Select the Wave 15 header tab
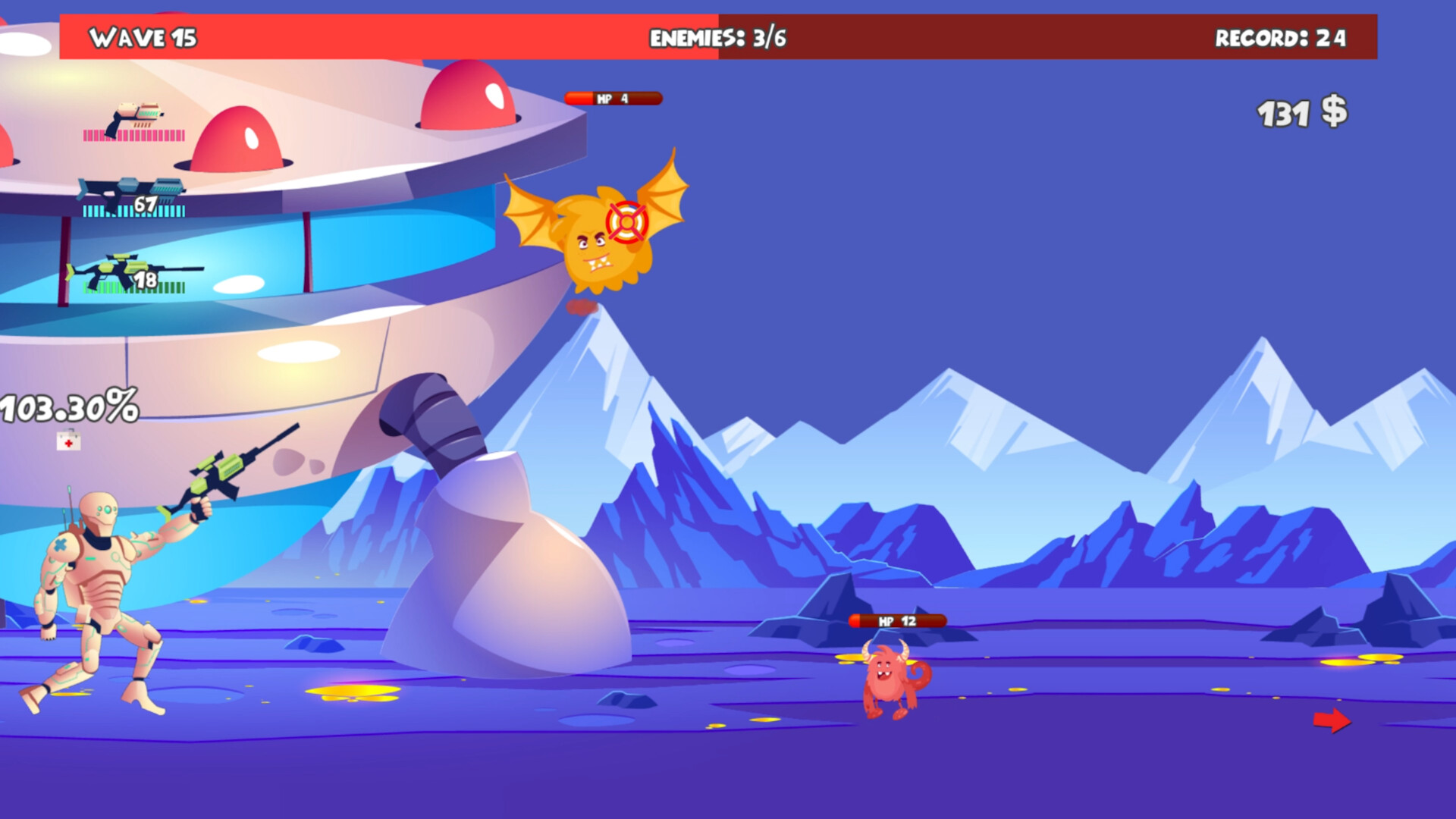Image resolution: width=1456 pixels, height=819 pixels. point(144,35)
